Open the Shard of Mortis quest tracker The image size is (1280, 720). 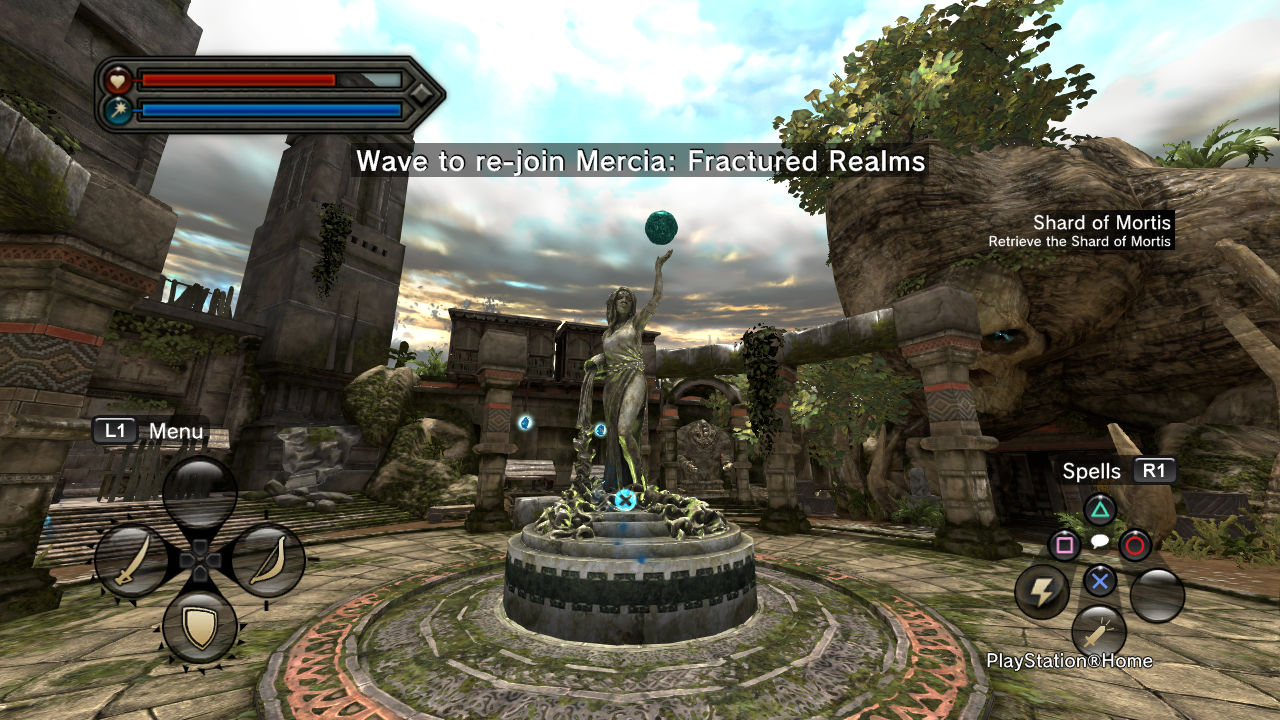coord(1088,230)
